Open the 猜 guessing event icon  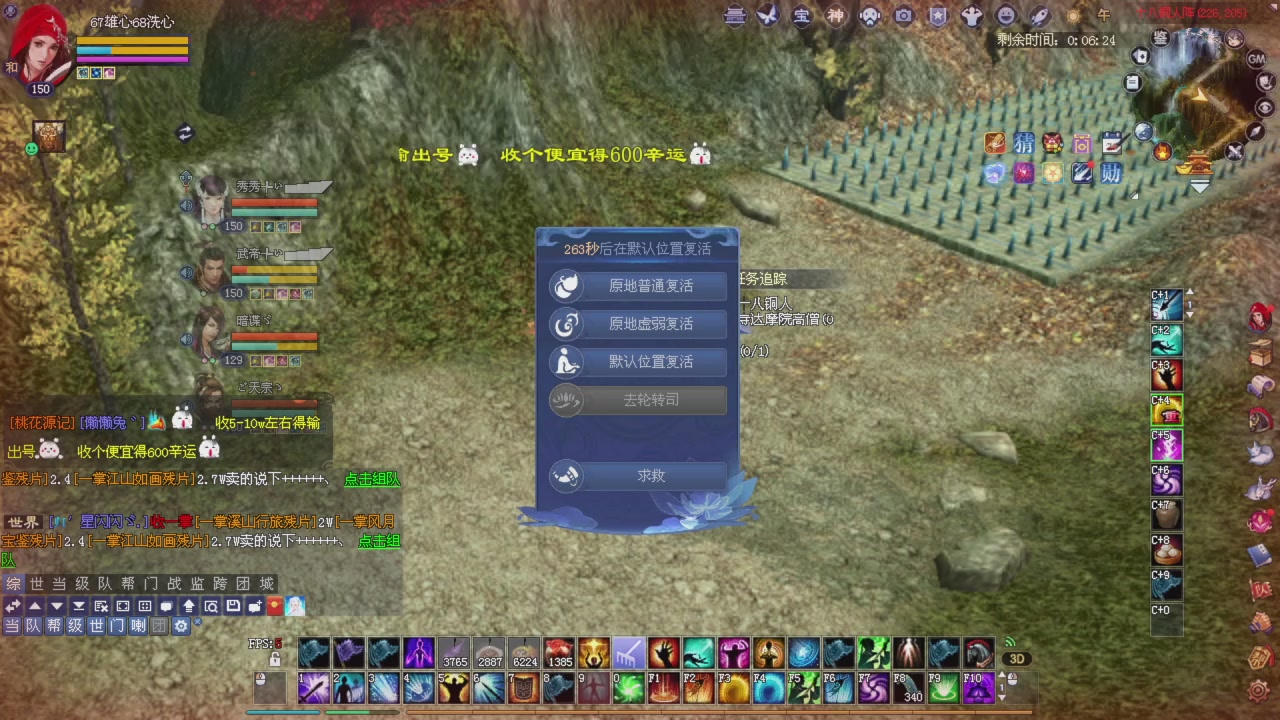[x=1022, y=143]
